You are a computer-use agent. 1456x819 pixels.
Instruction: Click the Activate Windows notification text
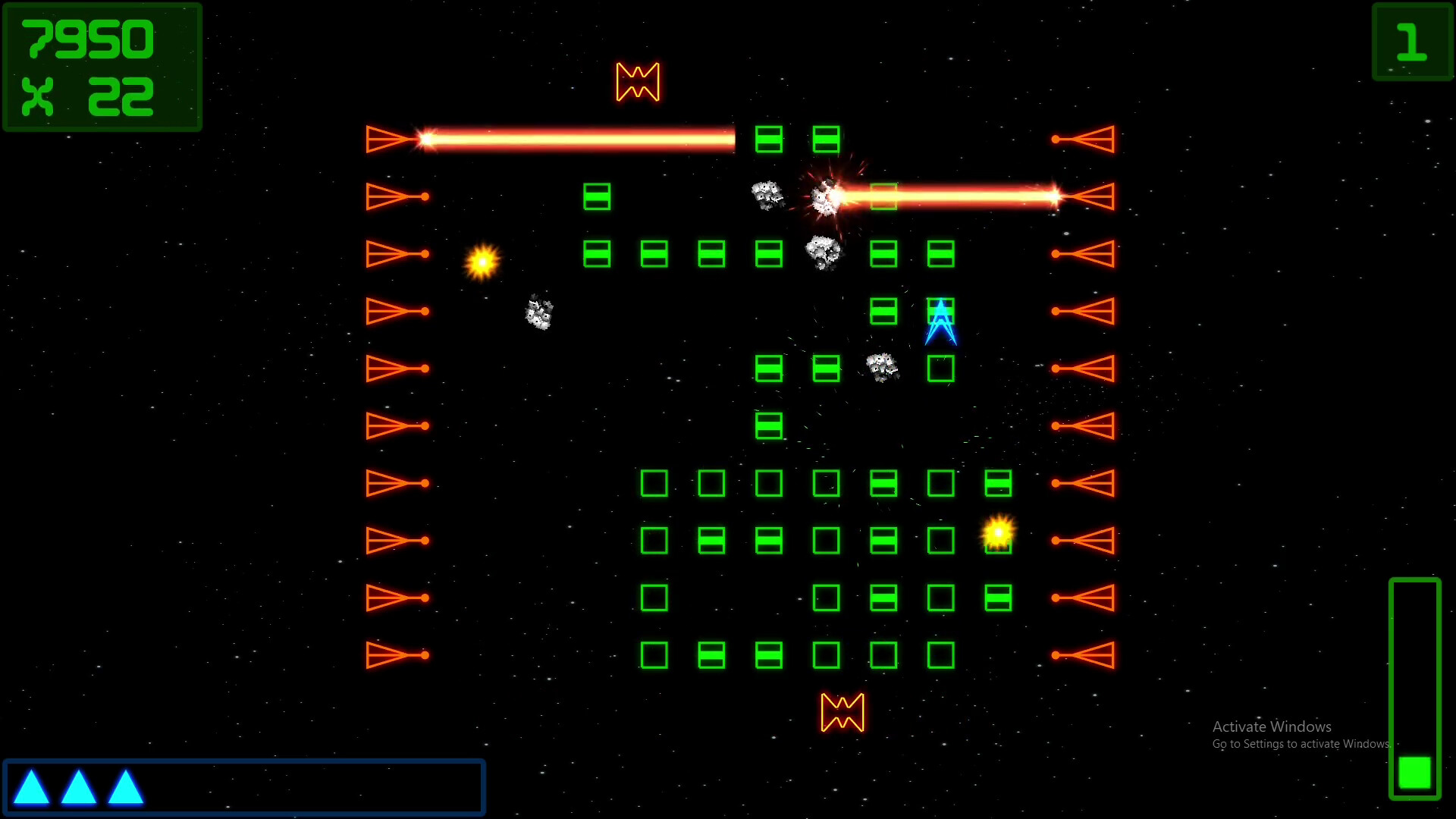click(x=1273, y=726)
